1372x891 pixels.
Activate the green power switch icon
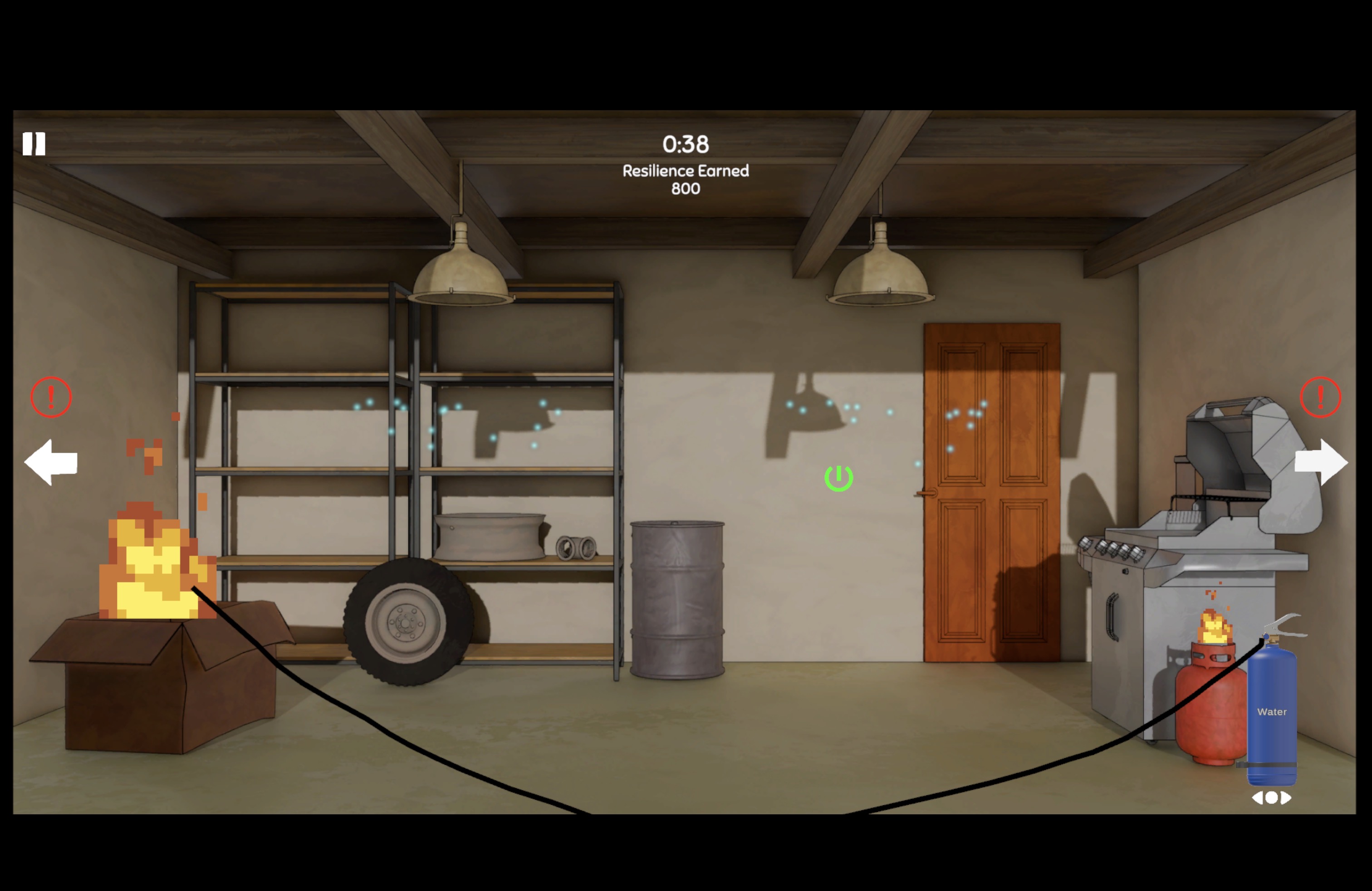[839, 478]
